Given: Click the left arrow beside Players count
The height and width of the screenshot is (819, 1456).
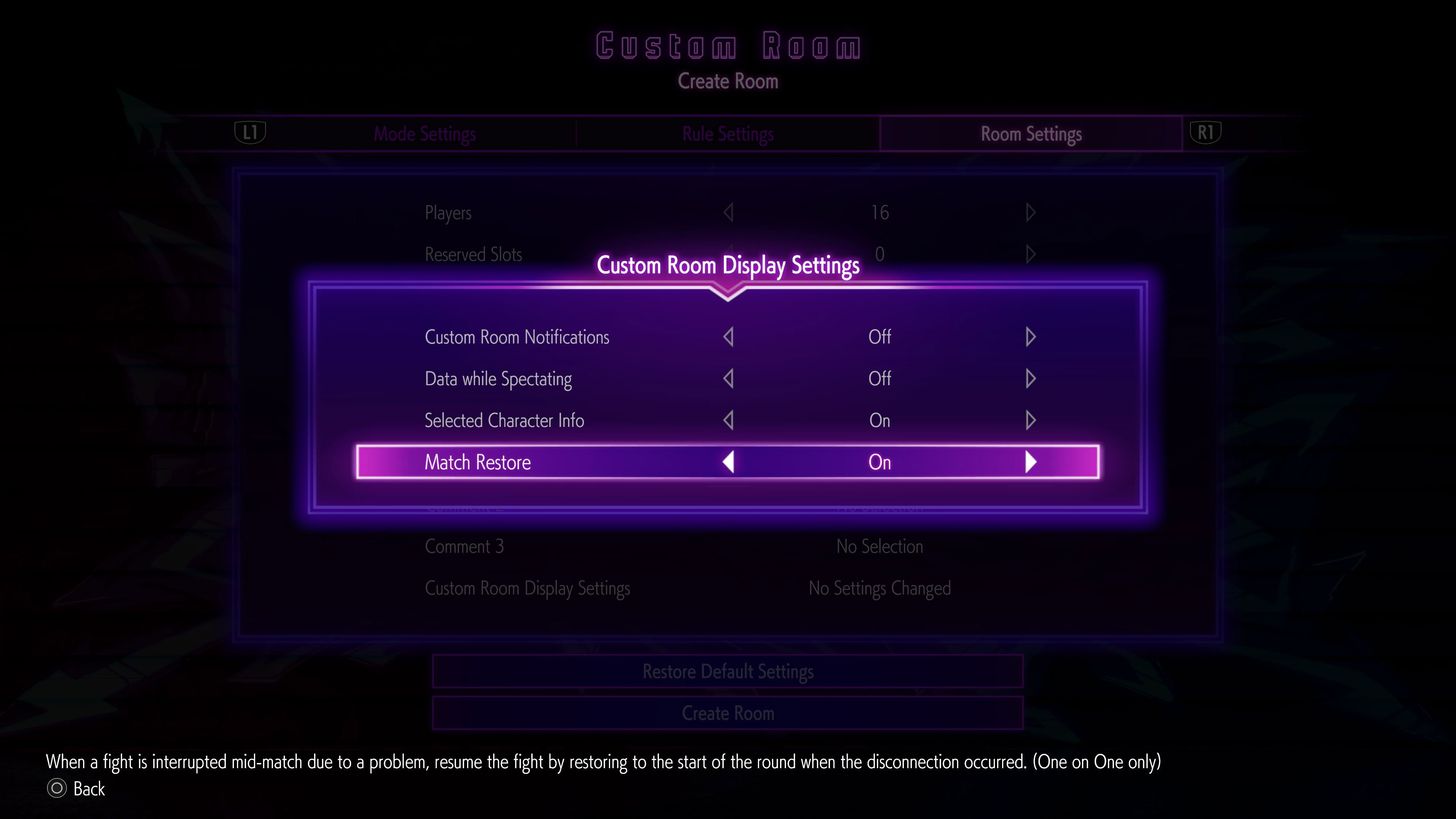Looking at the screenshot, I should click(728, 212).
